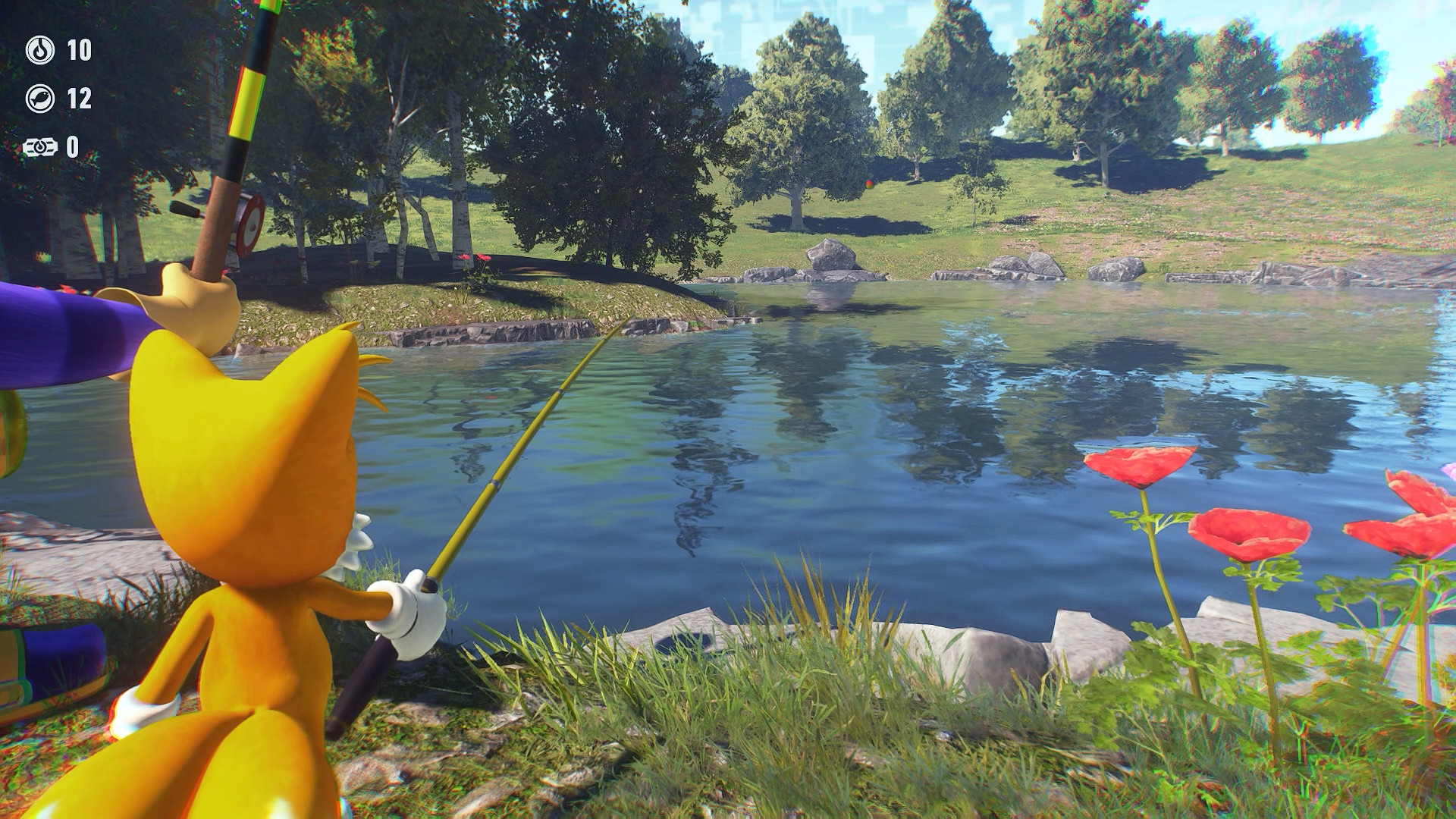Click the ticket counter showing 0

pos(72,147)
